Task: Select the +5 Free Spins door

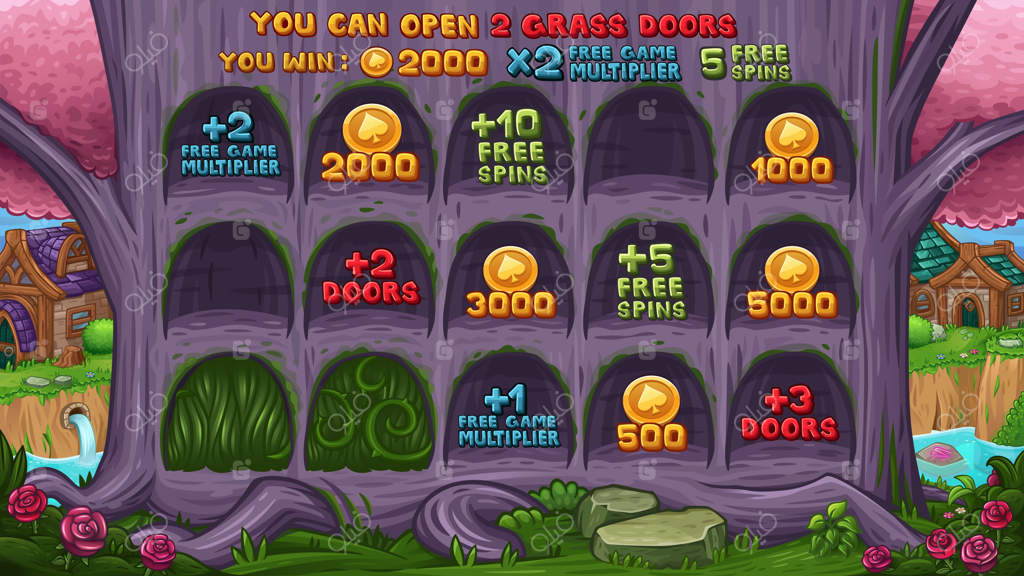Action: click(651, 281)
